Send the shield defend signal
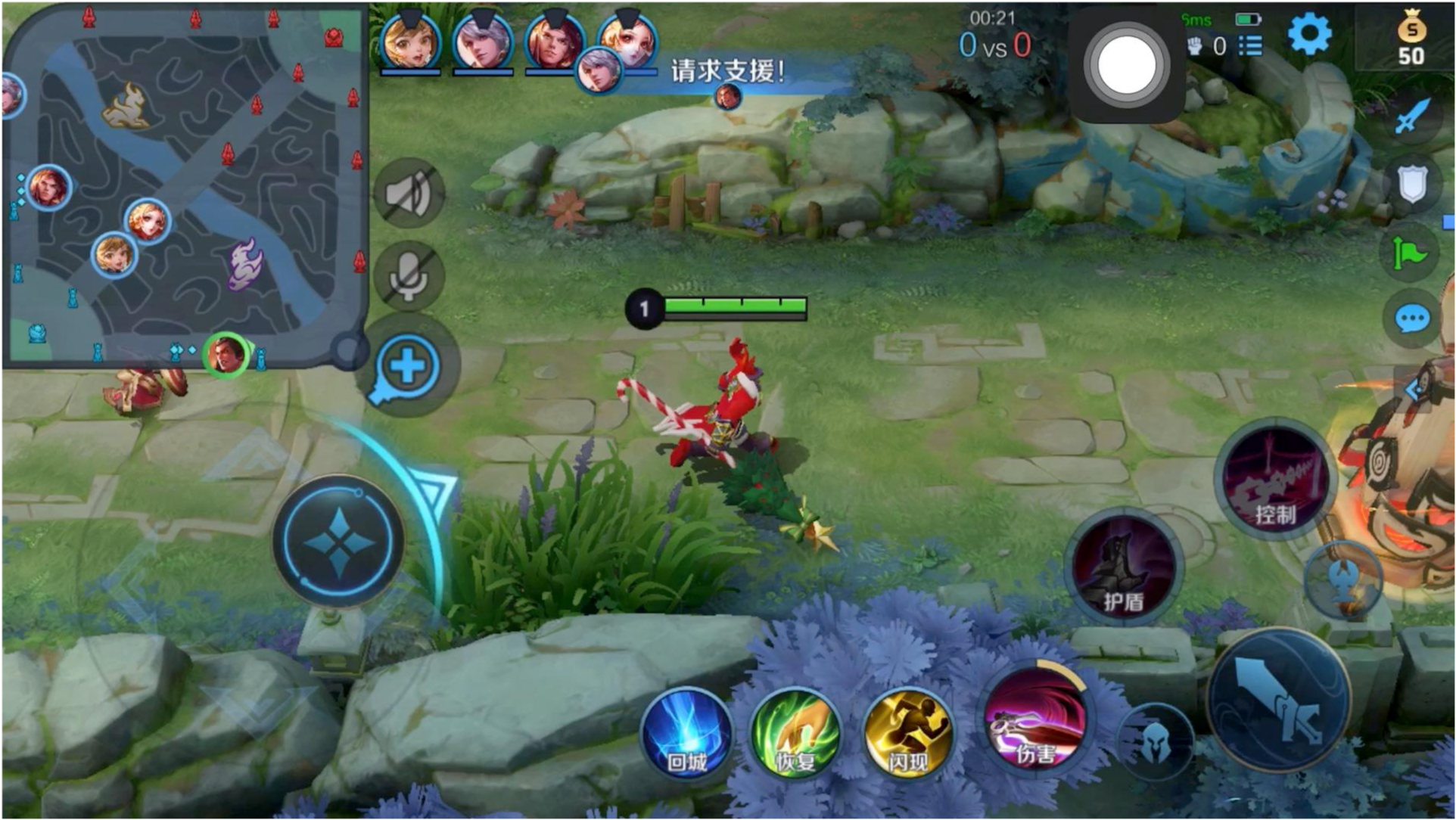Screen dimensions: 1456x820 1412,184
